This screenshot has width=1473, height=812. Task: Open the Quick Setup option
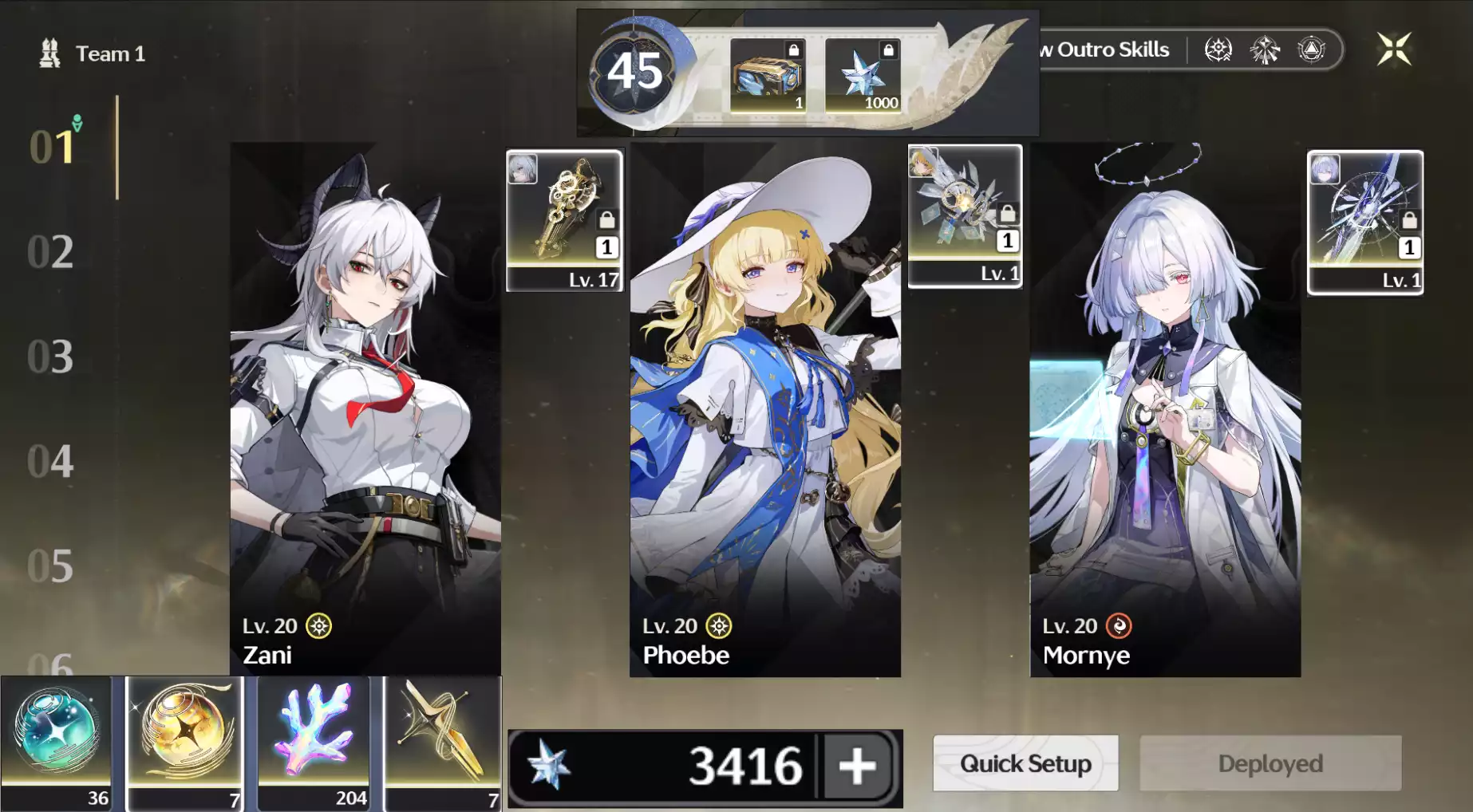1025,763
